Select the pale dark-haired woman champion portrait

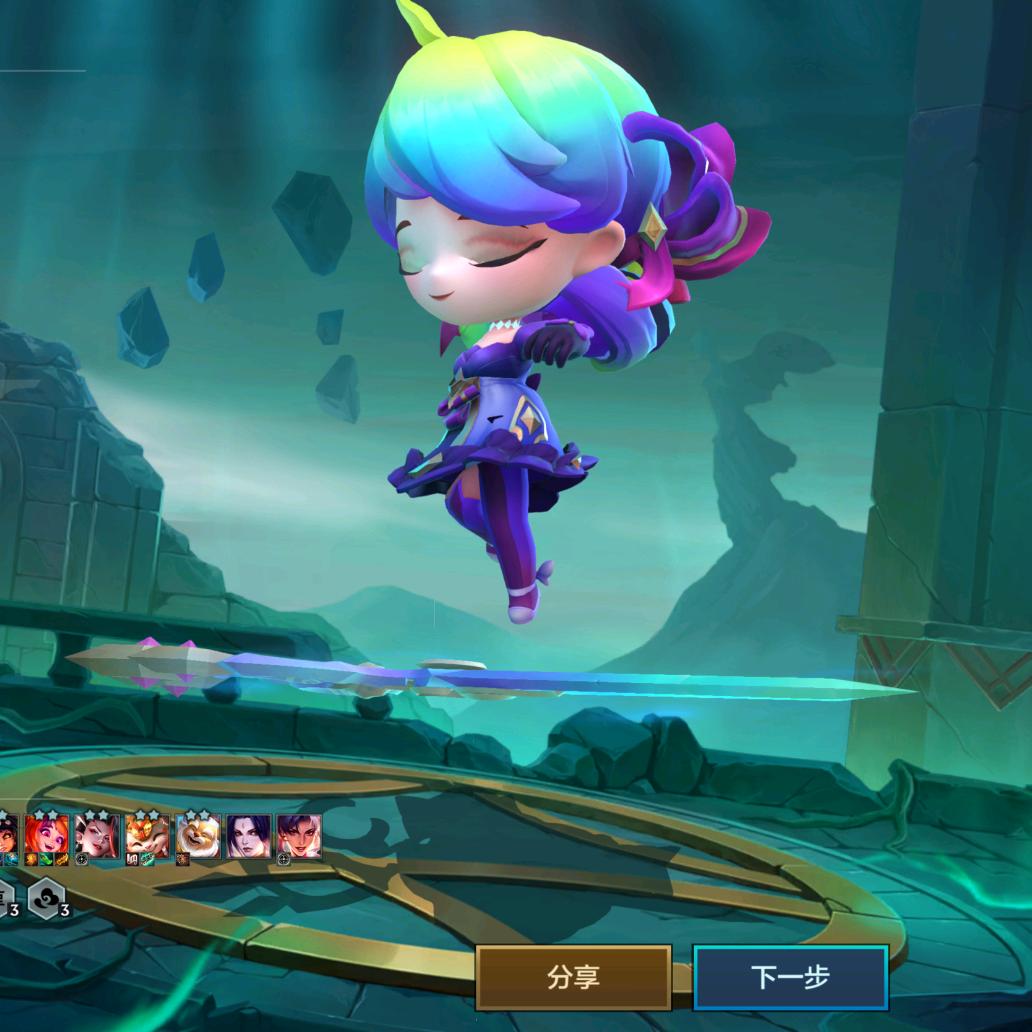(x=248, y=836)
